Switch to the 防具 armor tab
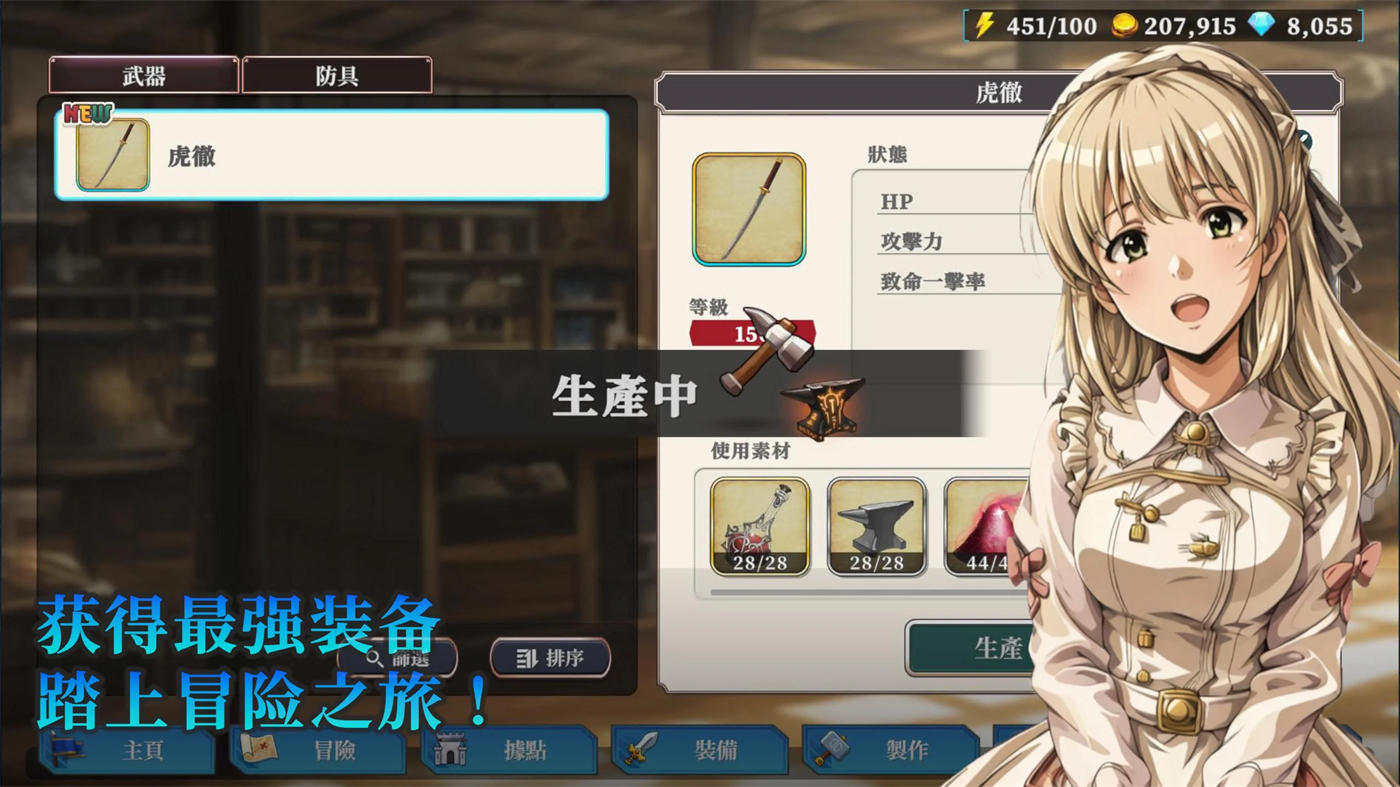 point(335,75)
